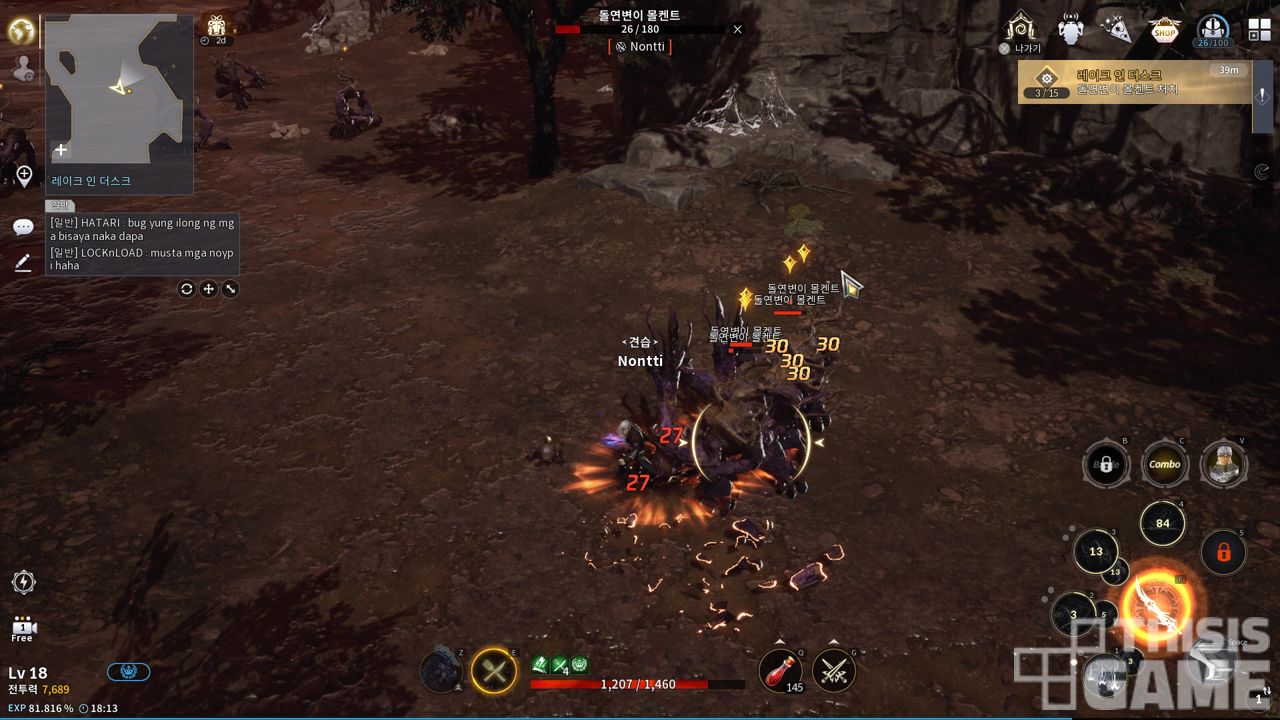Click the chat resize arrow button
The width and height of the screenshot is (1280, 720).
click(x=231, y=289)
